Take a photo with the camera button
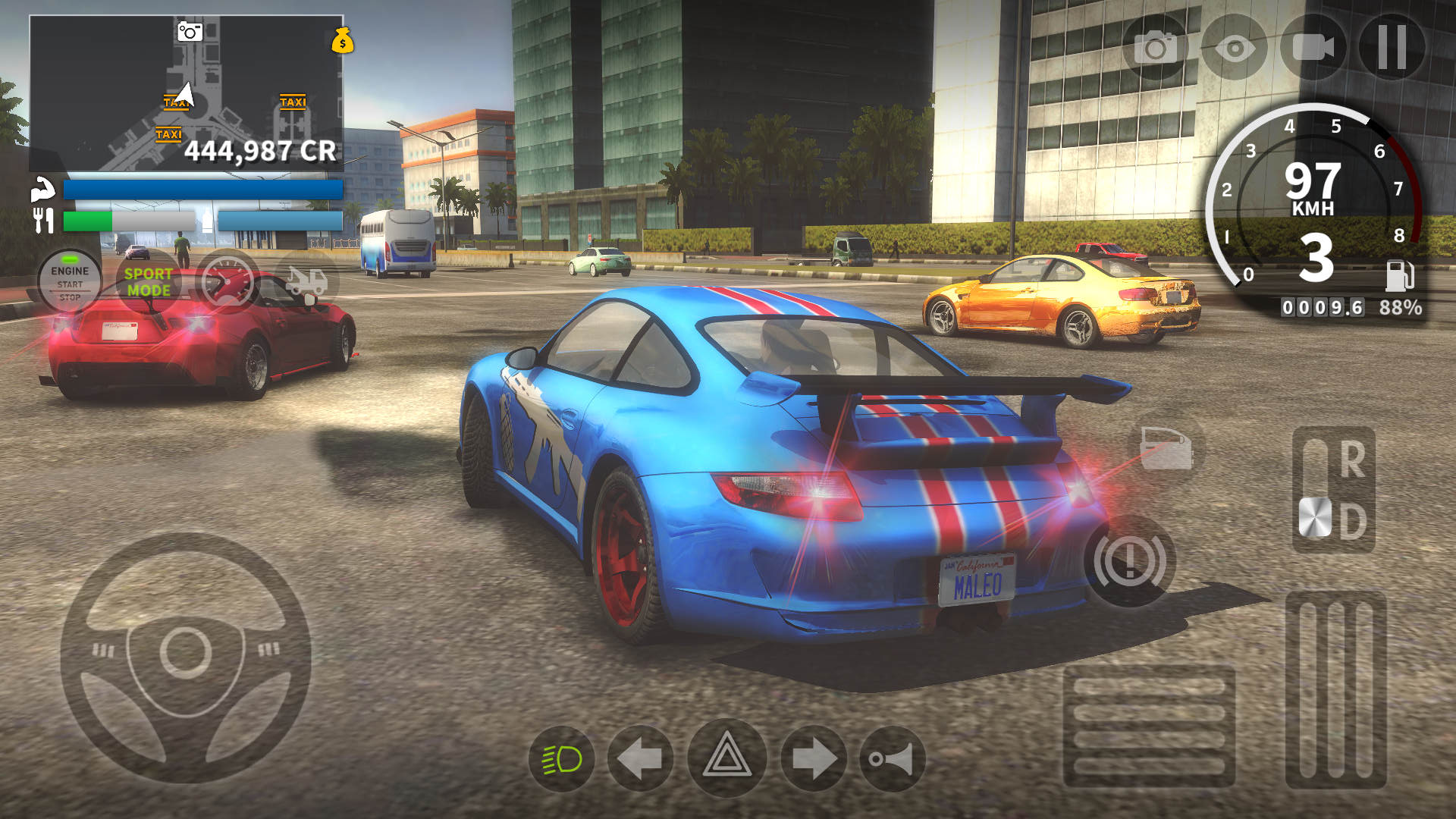The width and height of the screenshot is (1456, 819). click(x=1155, y=49)
